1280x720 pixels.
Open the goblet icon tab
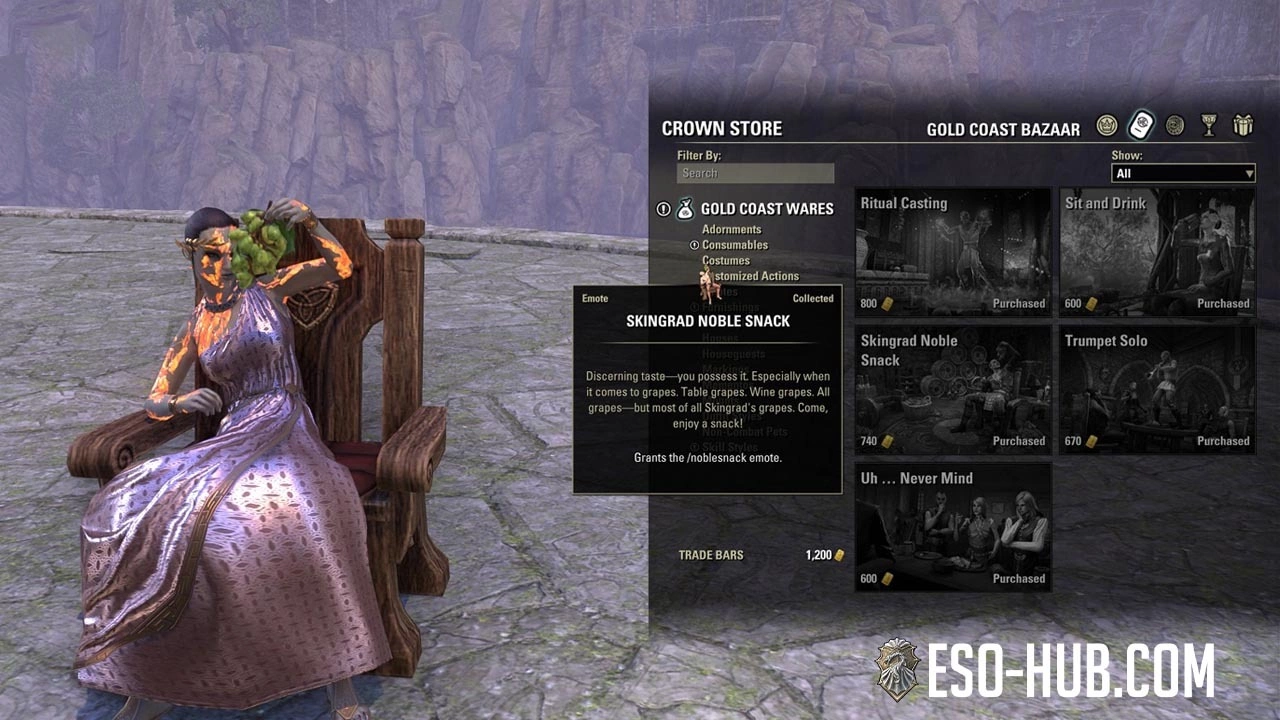pyautogui.click(x=1209, y=126)
